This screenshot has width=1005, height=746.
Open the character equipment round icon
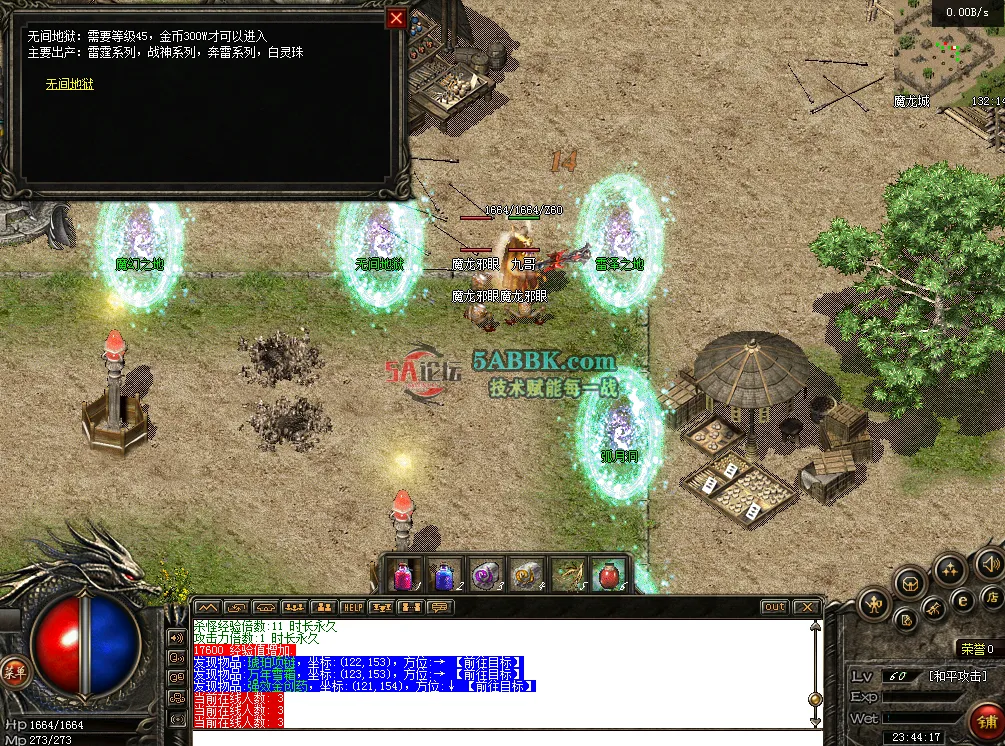coord(876,604)
